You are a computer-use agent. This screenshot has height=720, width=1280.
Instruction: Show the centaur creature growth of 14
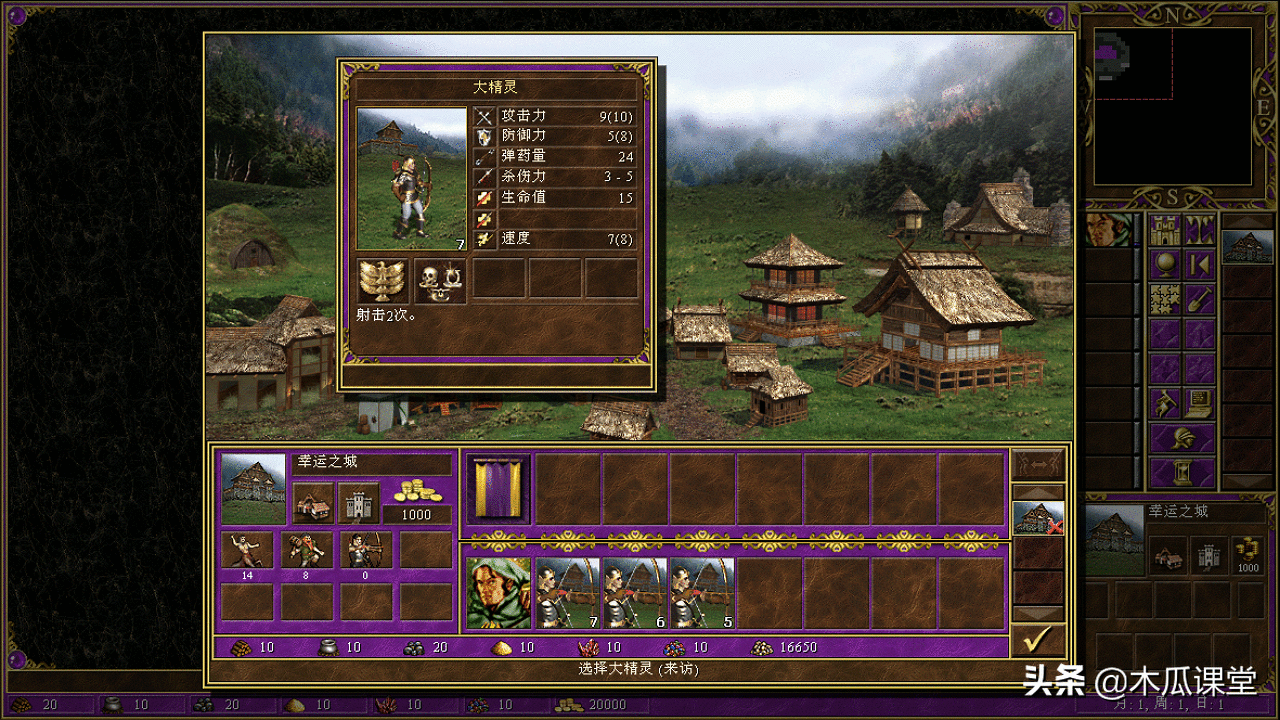(247, 551)
